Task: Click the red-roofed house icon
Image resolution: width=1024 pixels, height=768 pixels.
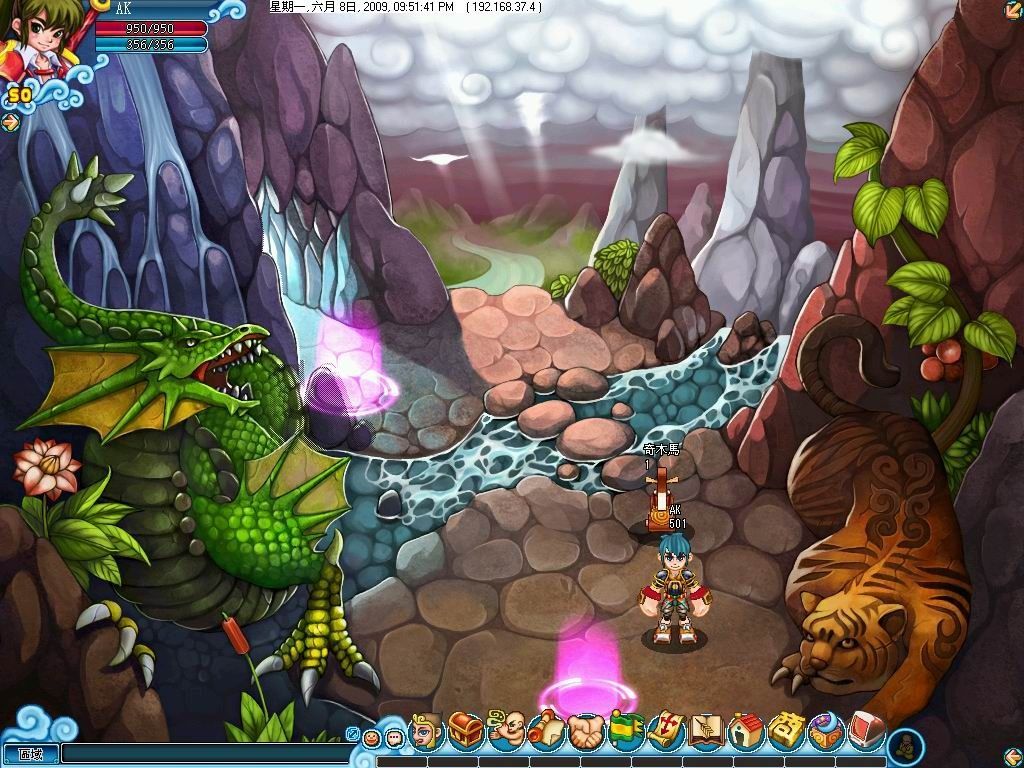Action: pos(746,731)
